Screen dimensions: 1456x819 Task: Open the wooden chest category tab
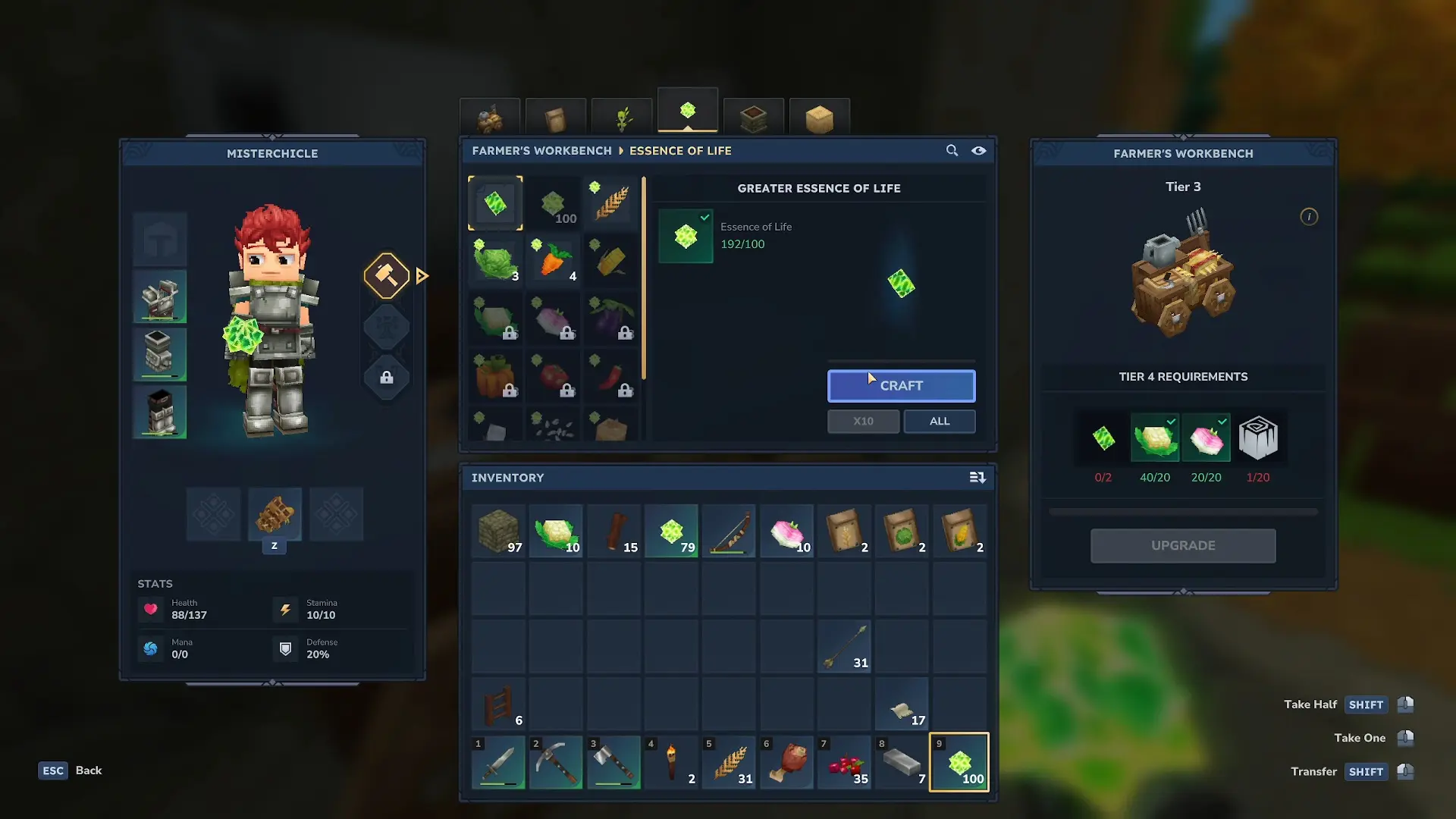[x=753, y=118]
